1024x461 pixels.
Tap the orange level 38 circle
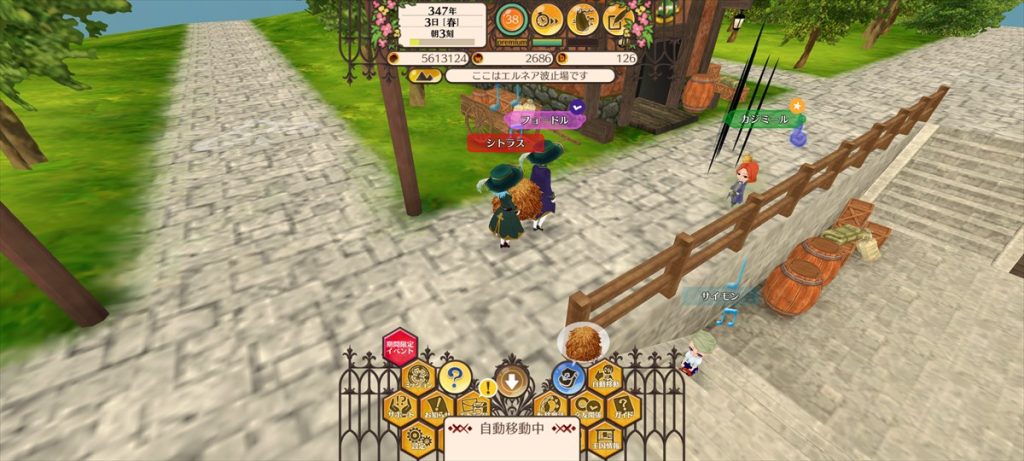point(512,17)
